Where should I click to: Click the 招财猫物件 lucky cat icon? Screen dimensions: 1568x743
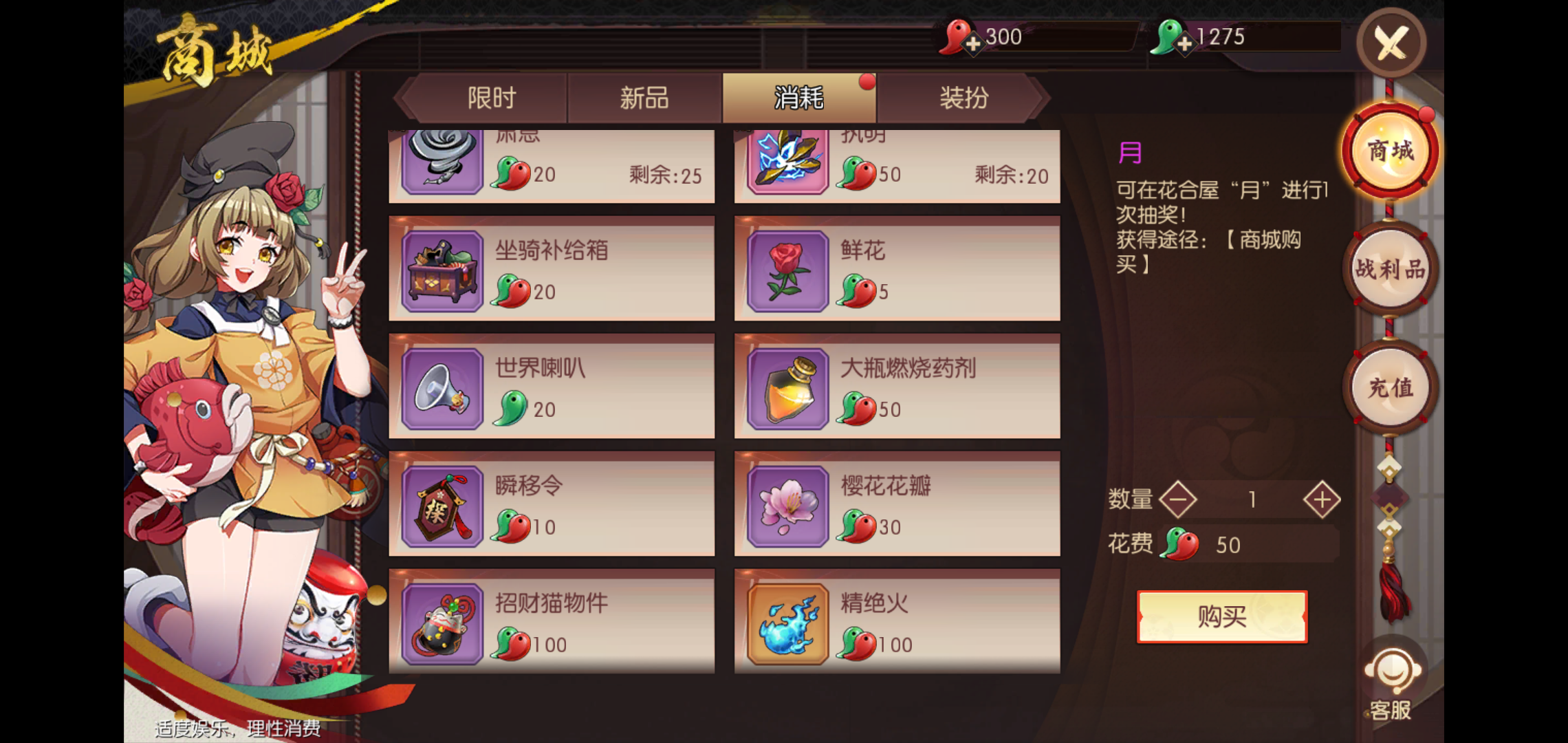point(442,624)
